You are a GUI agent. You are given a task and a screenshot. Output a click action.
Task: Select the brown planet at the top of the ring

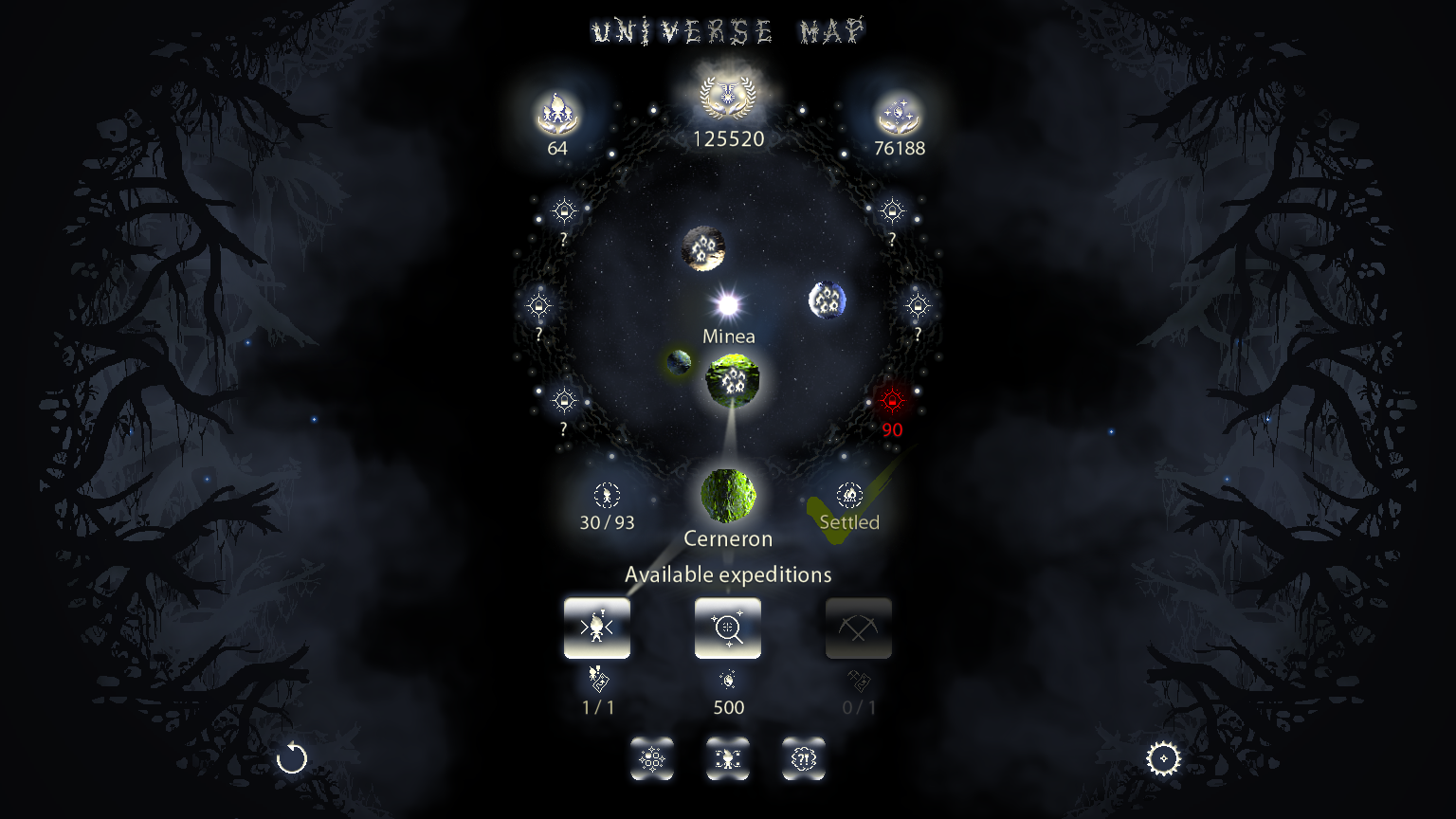click(x=703, y=248)
